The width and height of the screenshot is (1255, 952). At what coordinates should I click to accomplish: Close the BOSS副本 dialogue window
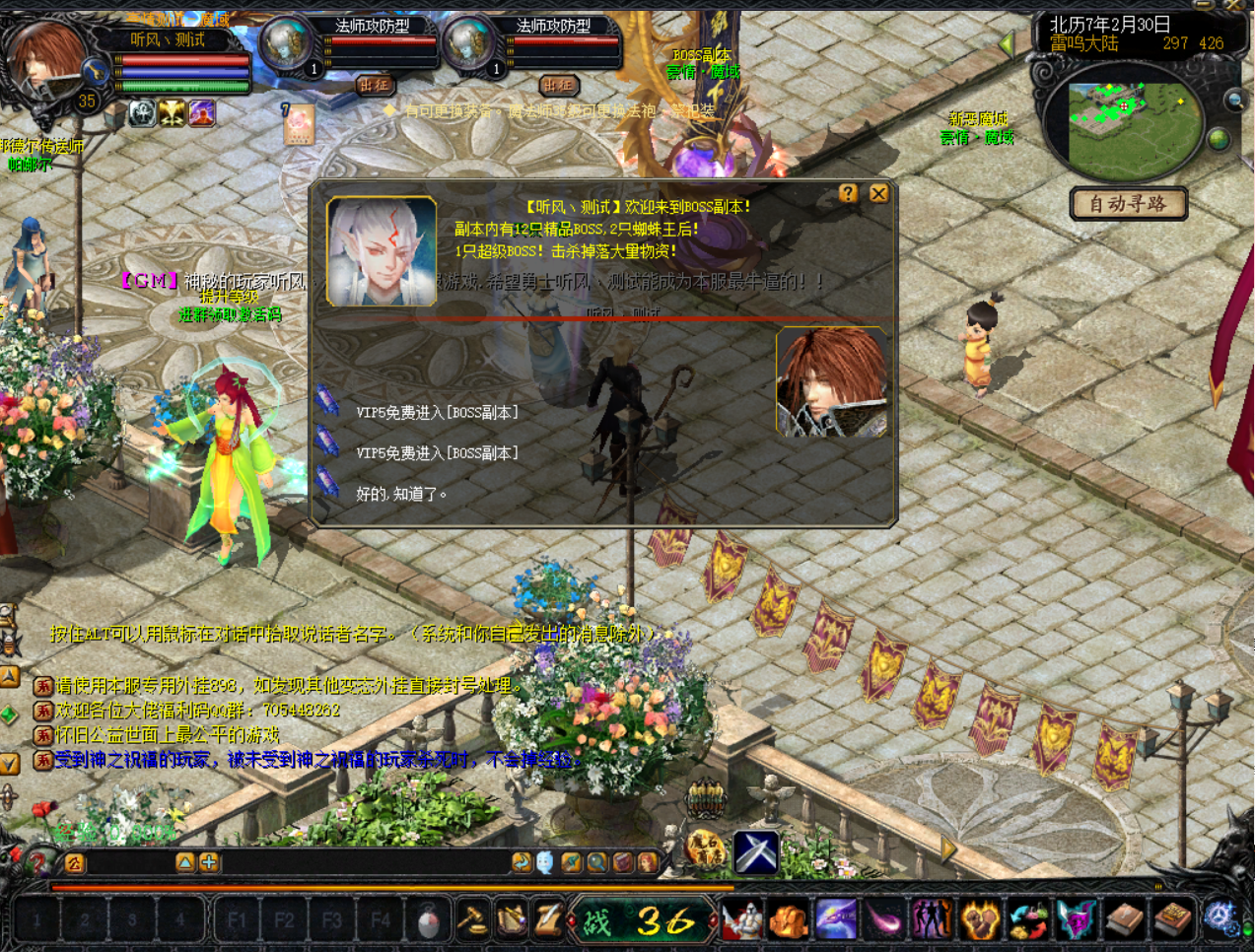(878, 194)
